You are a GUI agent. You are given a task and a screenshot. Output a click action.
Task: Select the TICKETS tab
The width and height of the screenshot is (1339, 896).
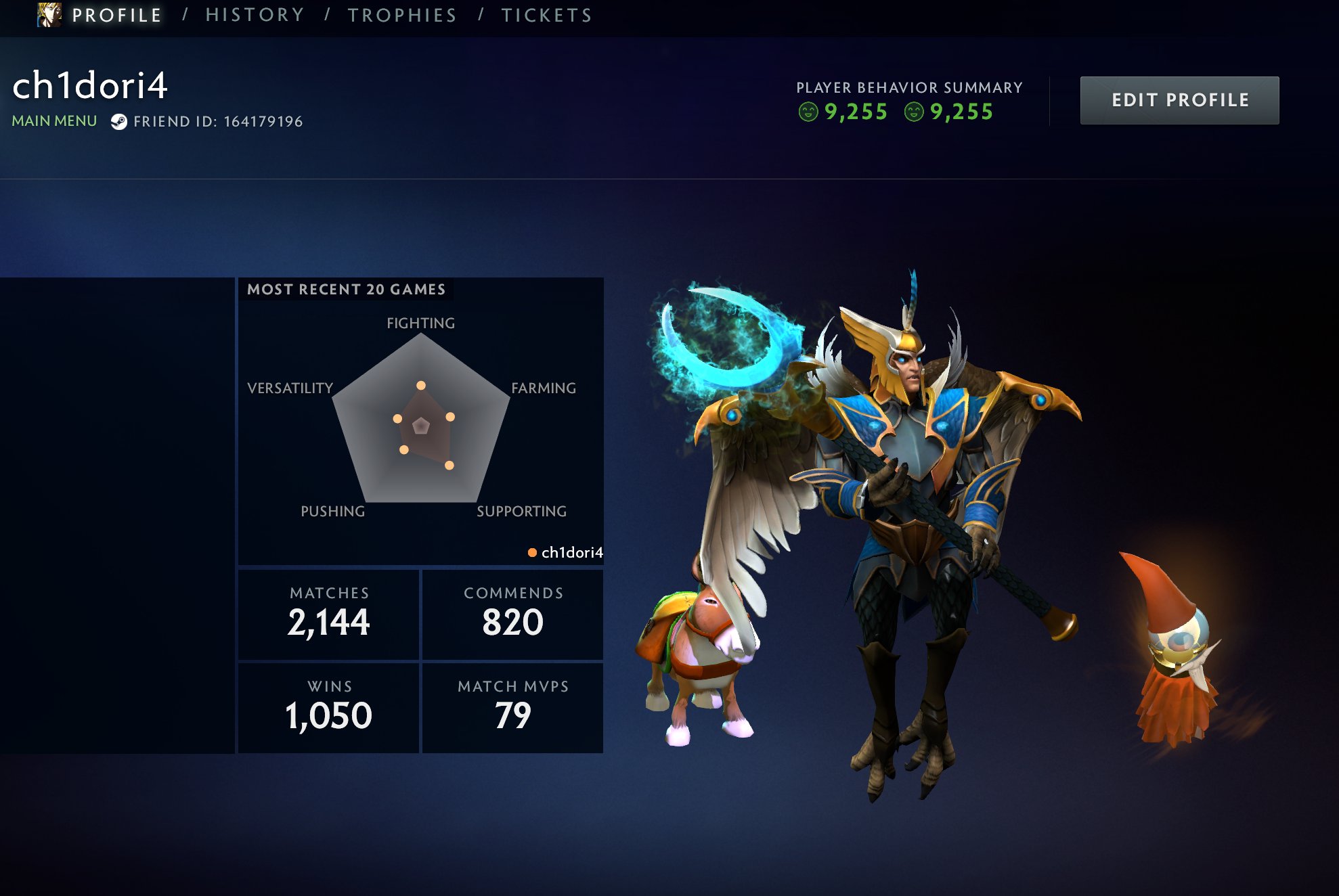pos(545,14)
